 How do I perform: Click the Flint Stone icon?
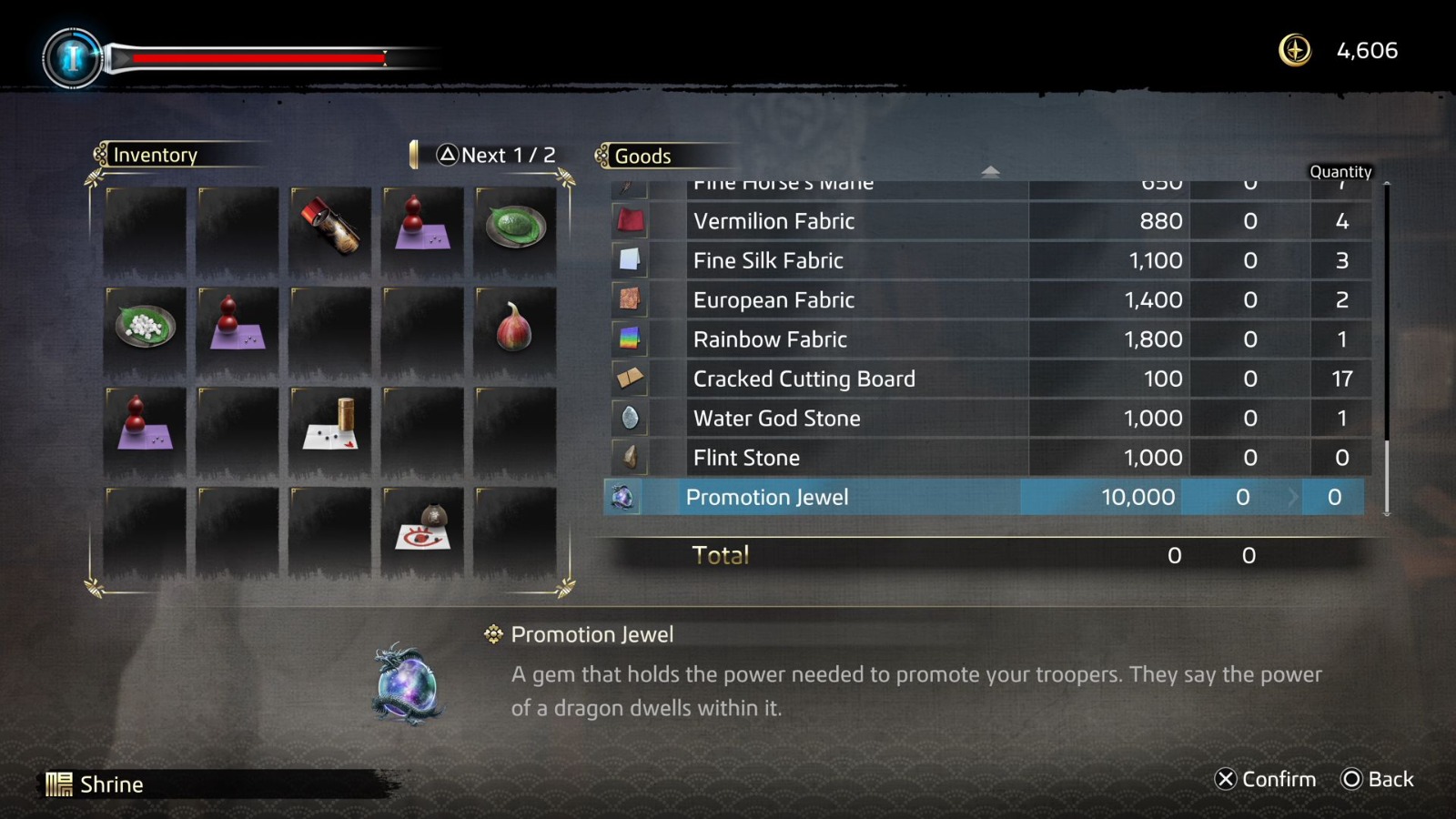tap(629, 457)
